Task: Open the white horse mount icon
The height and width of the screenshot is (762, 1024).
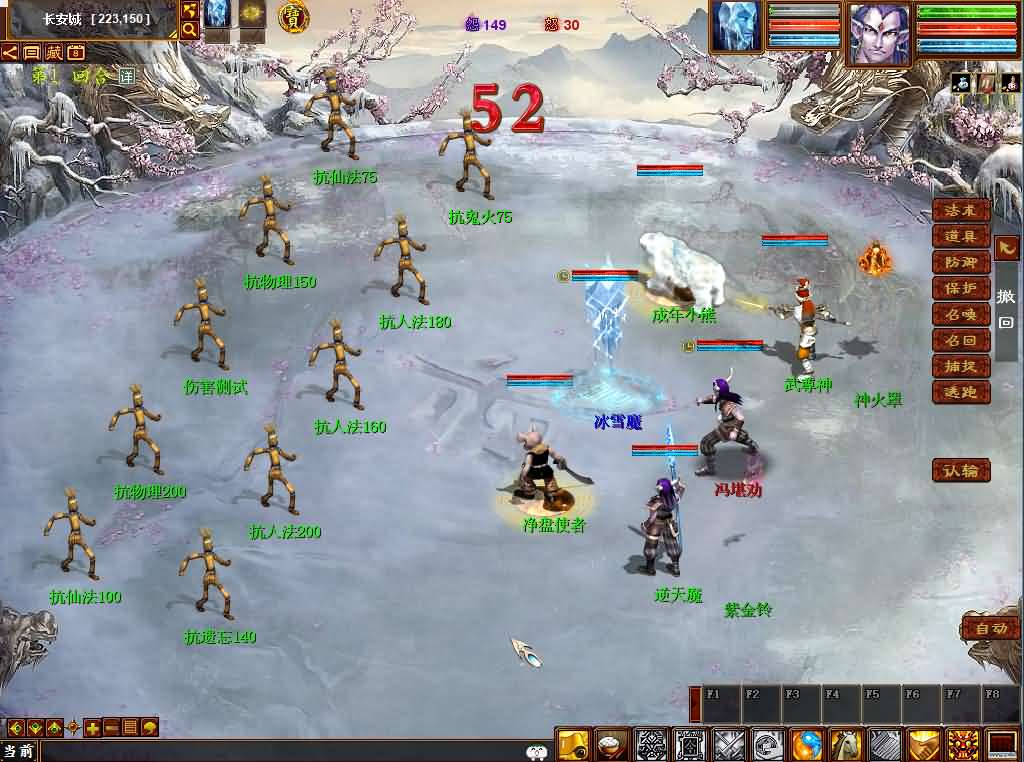Action: [846, 745]
